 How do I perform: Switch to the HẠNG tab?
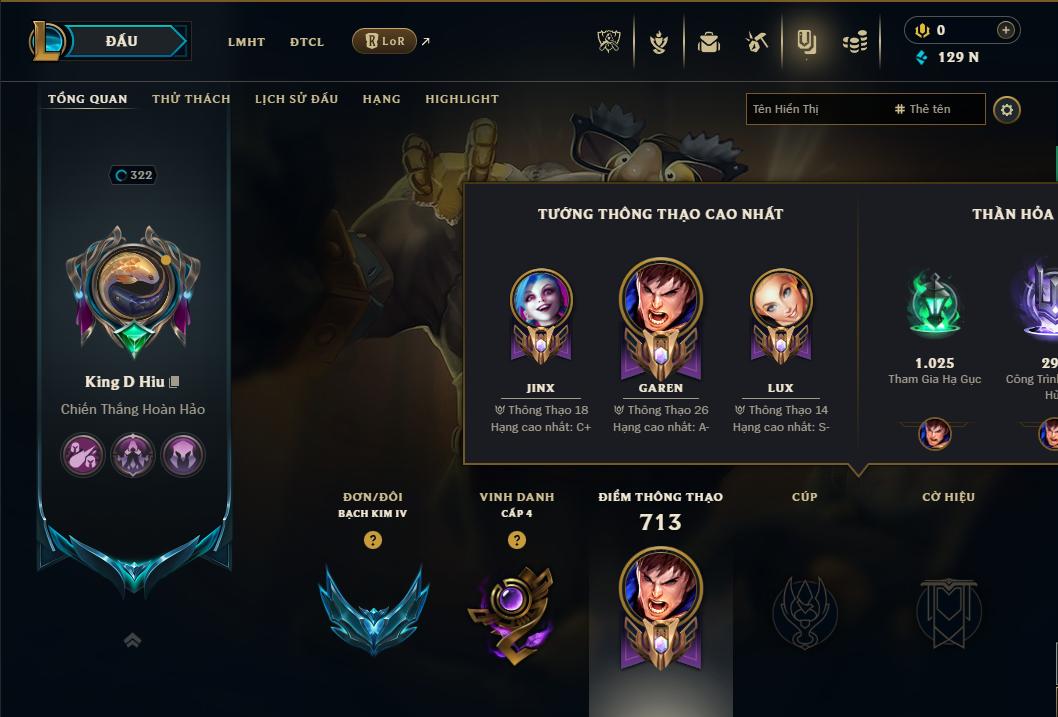pos(381,99)
